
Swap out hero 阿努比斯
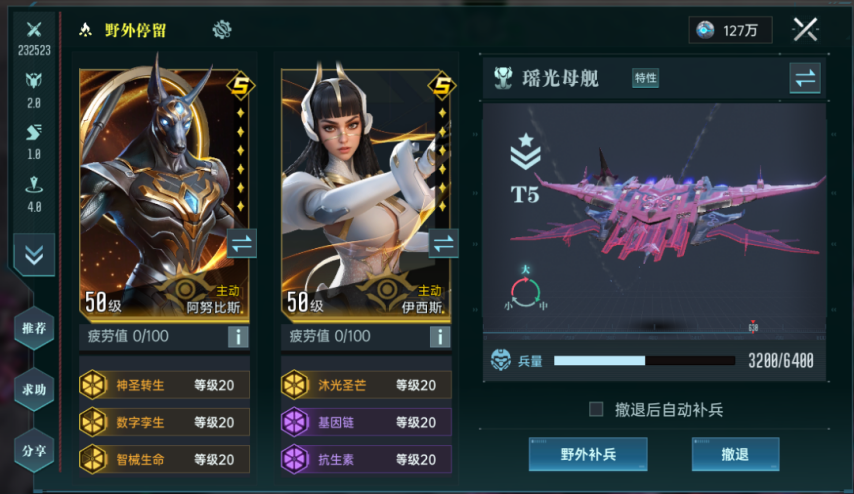tap(242, 243)
